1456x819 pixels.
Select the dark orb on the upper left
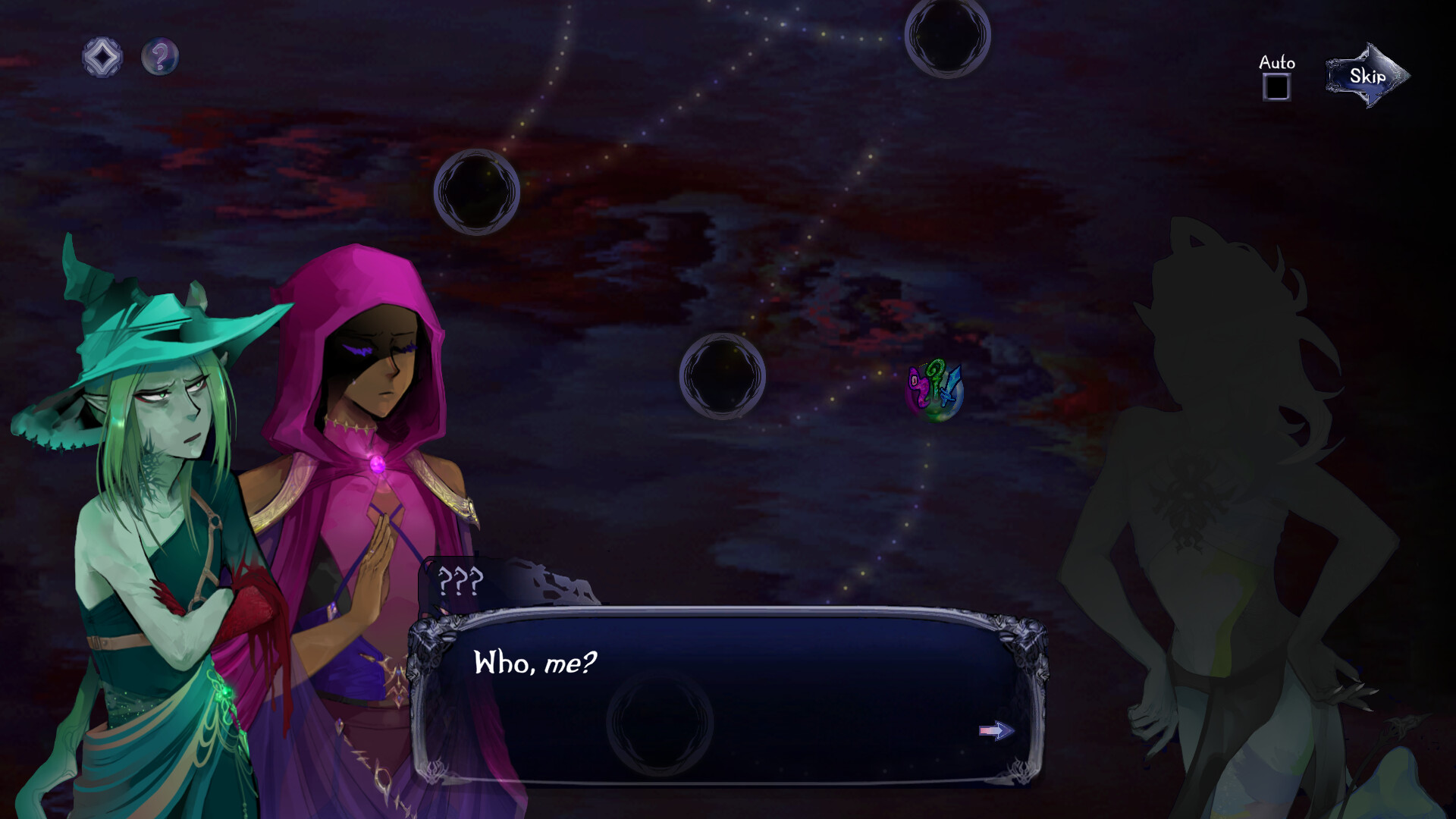click(x=476, y=192)
